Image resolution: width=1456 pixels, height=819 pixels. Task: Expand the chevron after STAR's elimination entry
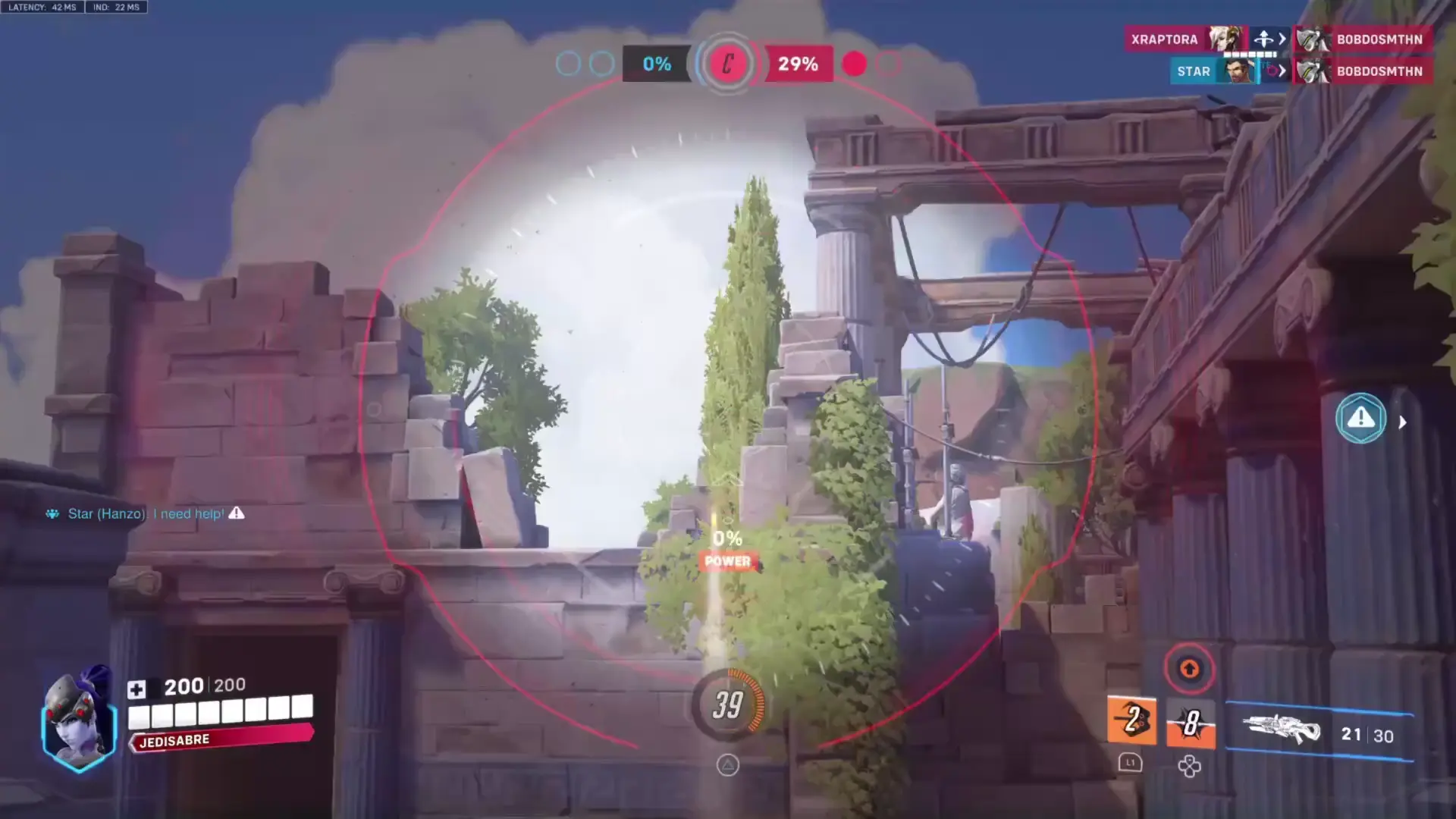1282,71
